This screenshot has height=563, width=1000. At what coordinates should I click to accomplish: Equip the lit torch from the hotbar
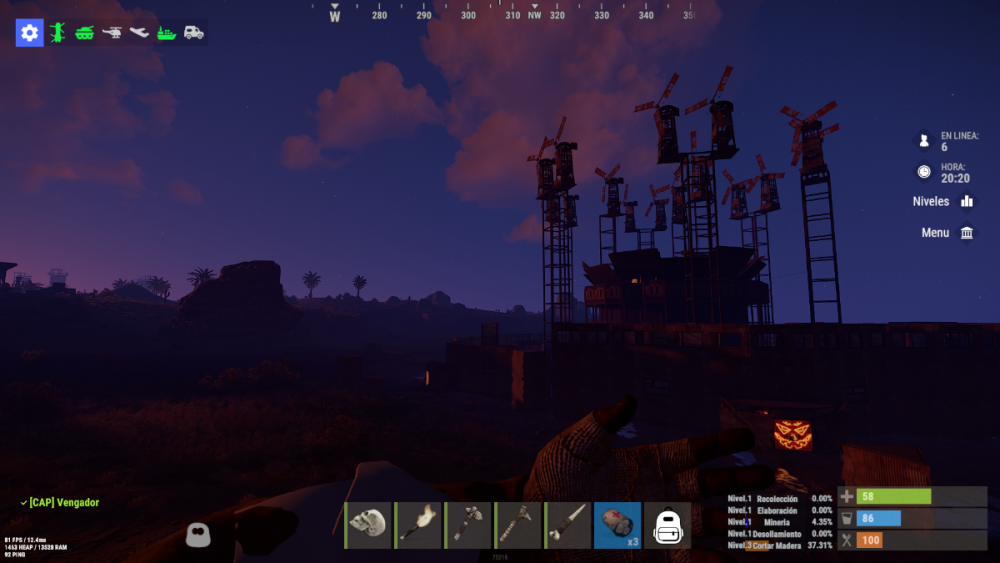(418, 525)
